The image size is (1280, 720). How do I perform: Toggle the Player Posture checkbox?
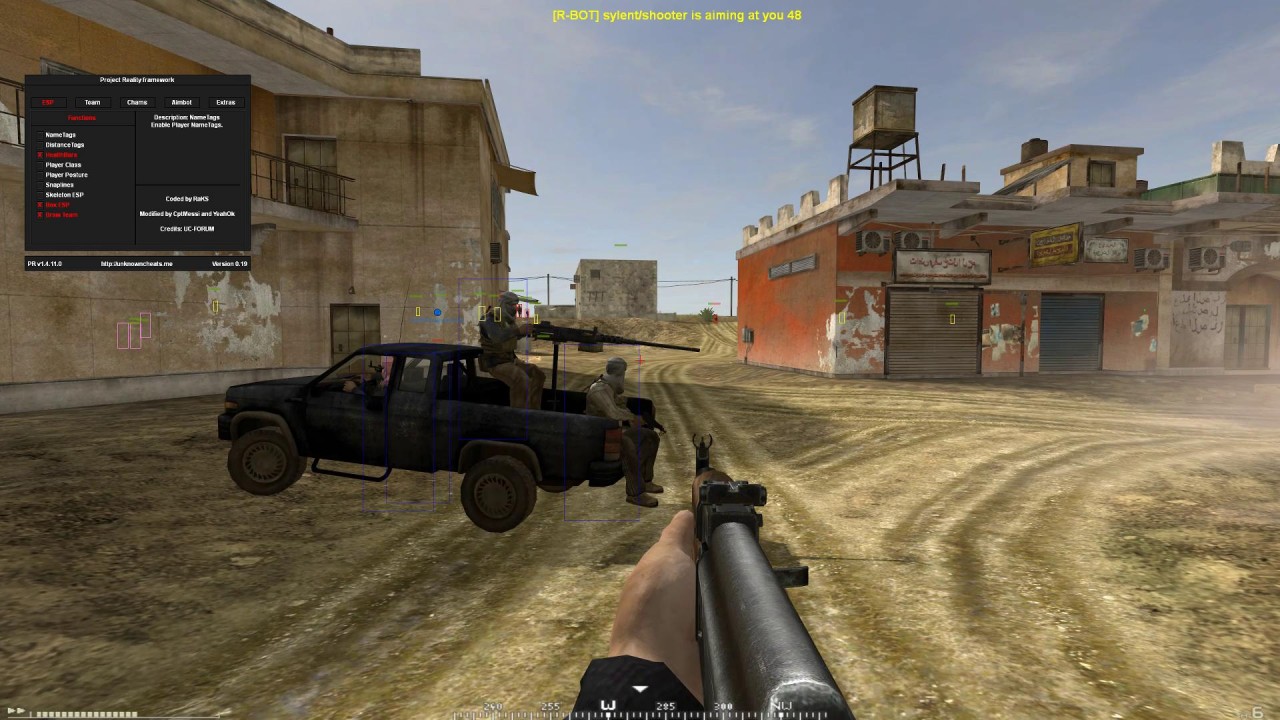pyautogui.click(x=41, y=175)
